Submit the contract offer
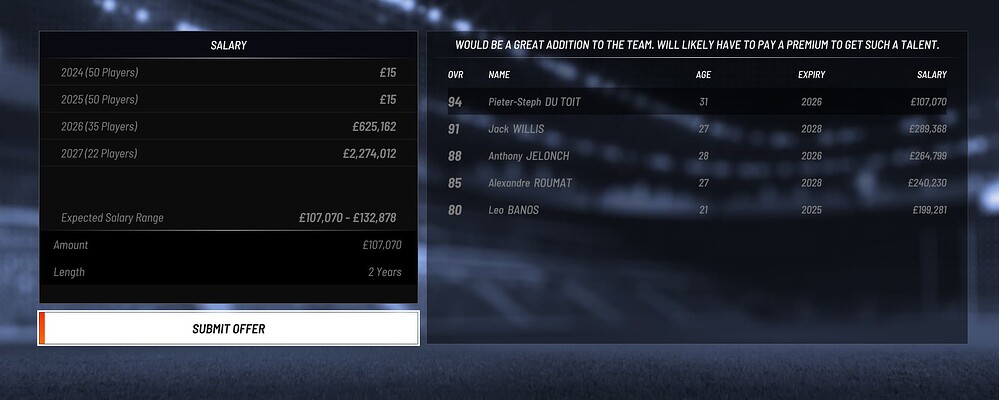 point(228,328)
